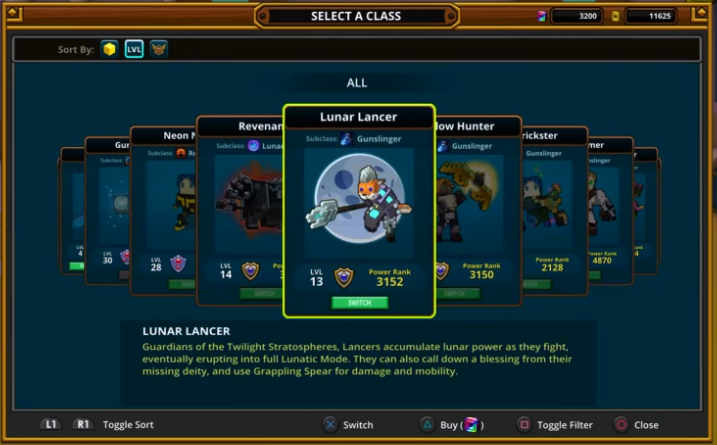Image resolution: width=717 pixels, height=445 pixels.
Task: Click Switch button on Shadow Hunter card
Action: pos(456,293)
